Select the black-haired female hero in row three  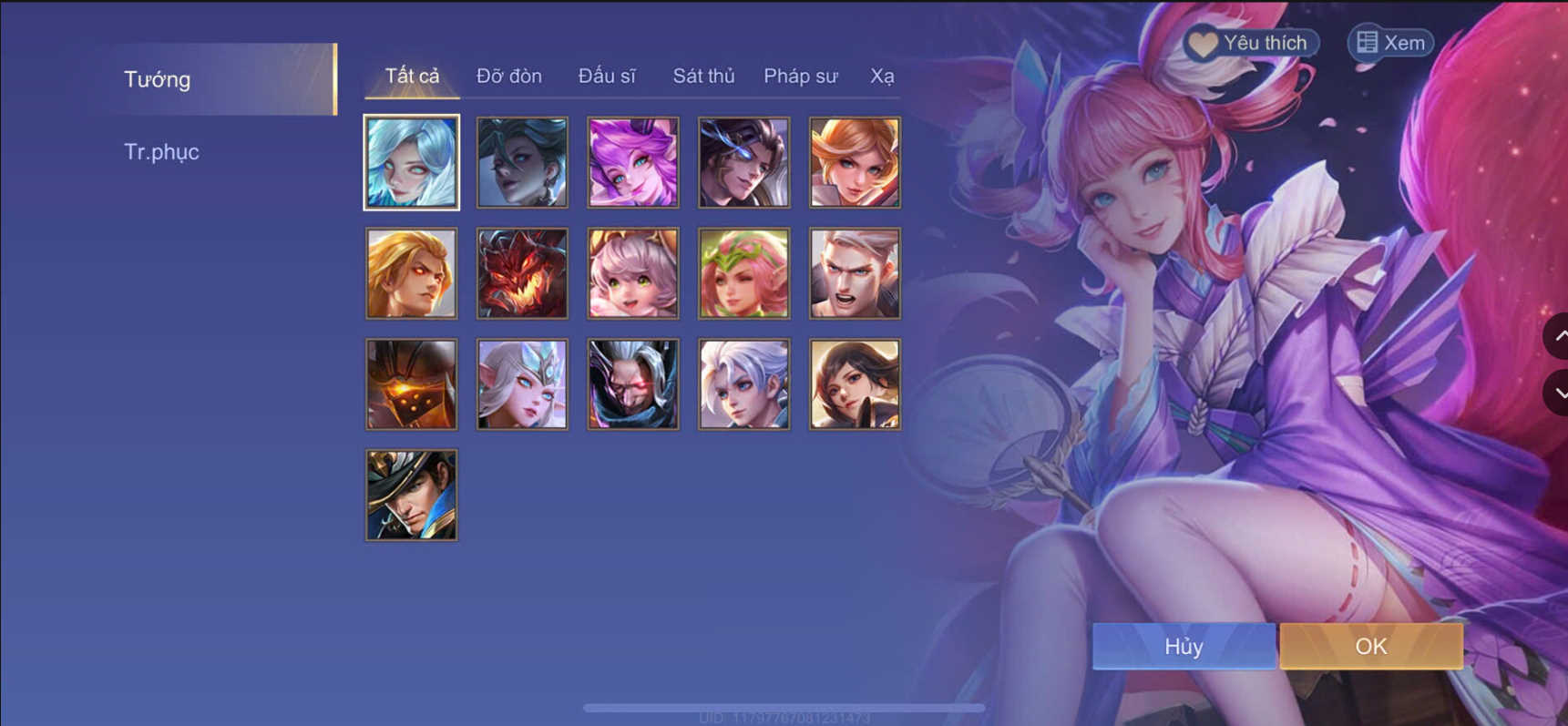point(856,383)
